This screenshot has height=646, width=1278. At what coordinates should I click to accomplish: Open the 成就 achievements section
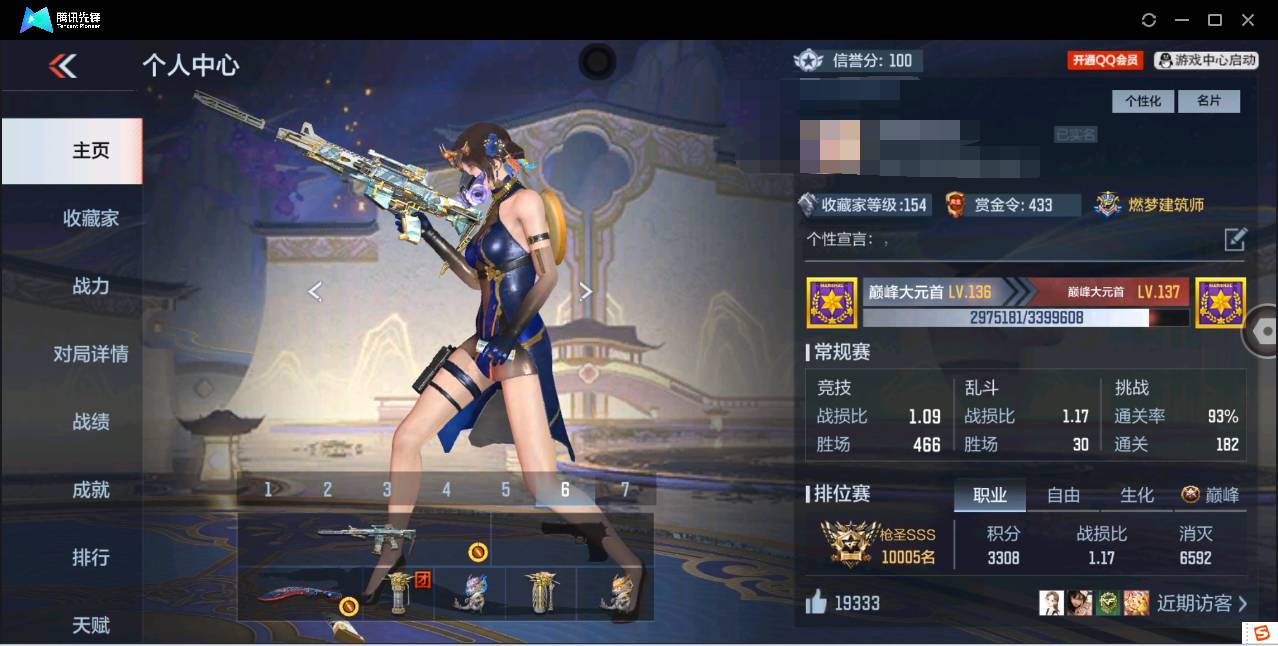click(x=91, y=490)
